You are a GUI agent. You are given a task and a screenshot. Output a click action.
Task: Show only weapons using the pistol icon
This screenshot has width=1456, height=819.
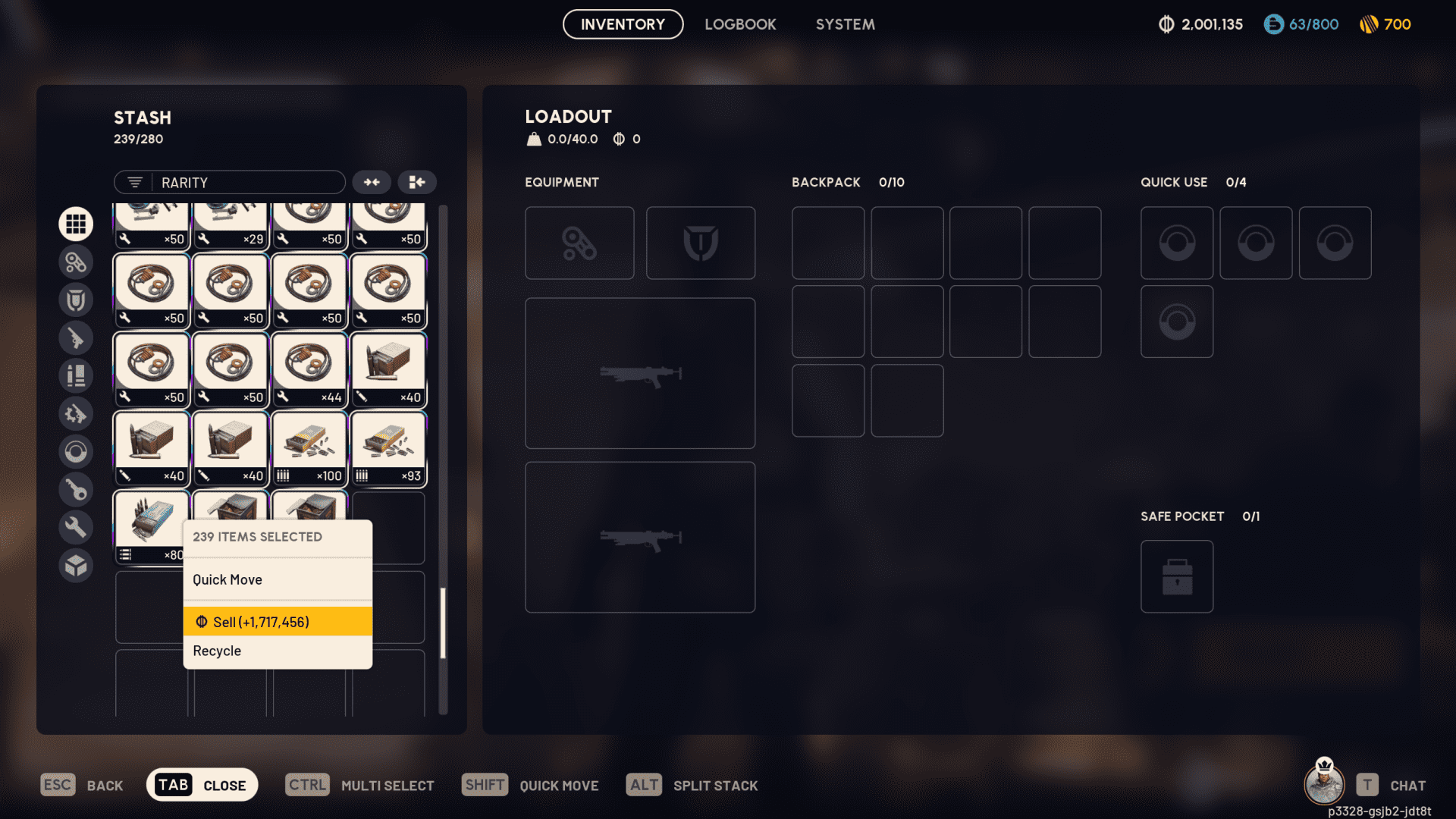coord(76,337)
